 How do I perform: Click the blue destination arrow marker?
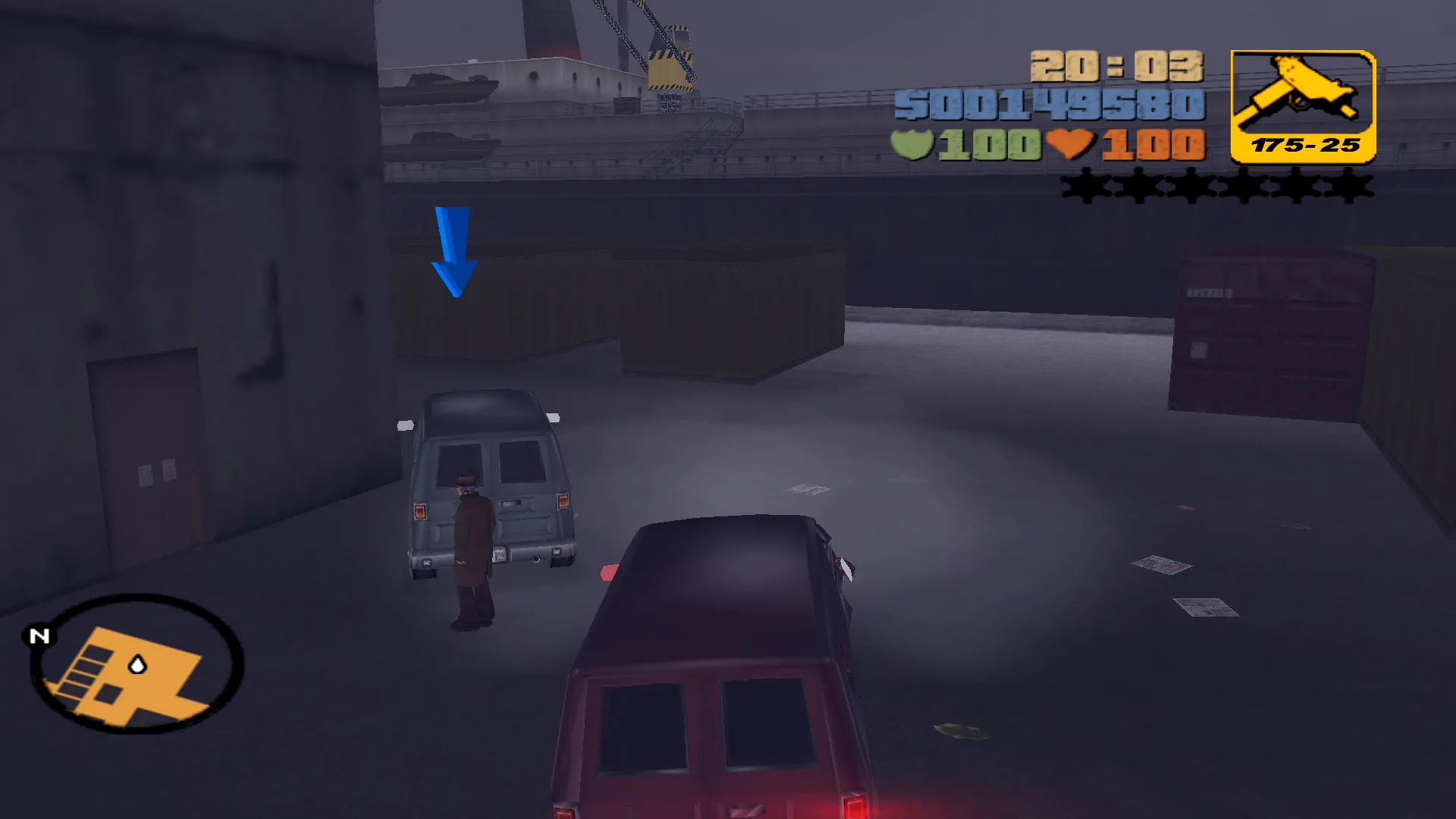point(453,250)
